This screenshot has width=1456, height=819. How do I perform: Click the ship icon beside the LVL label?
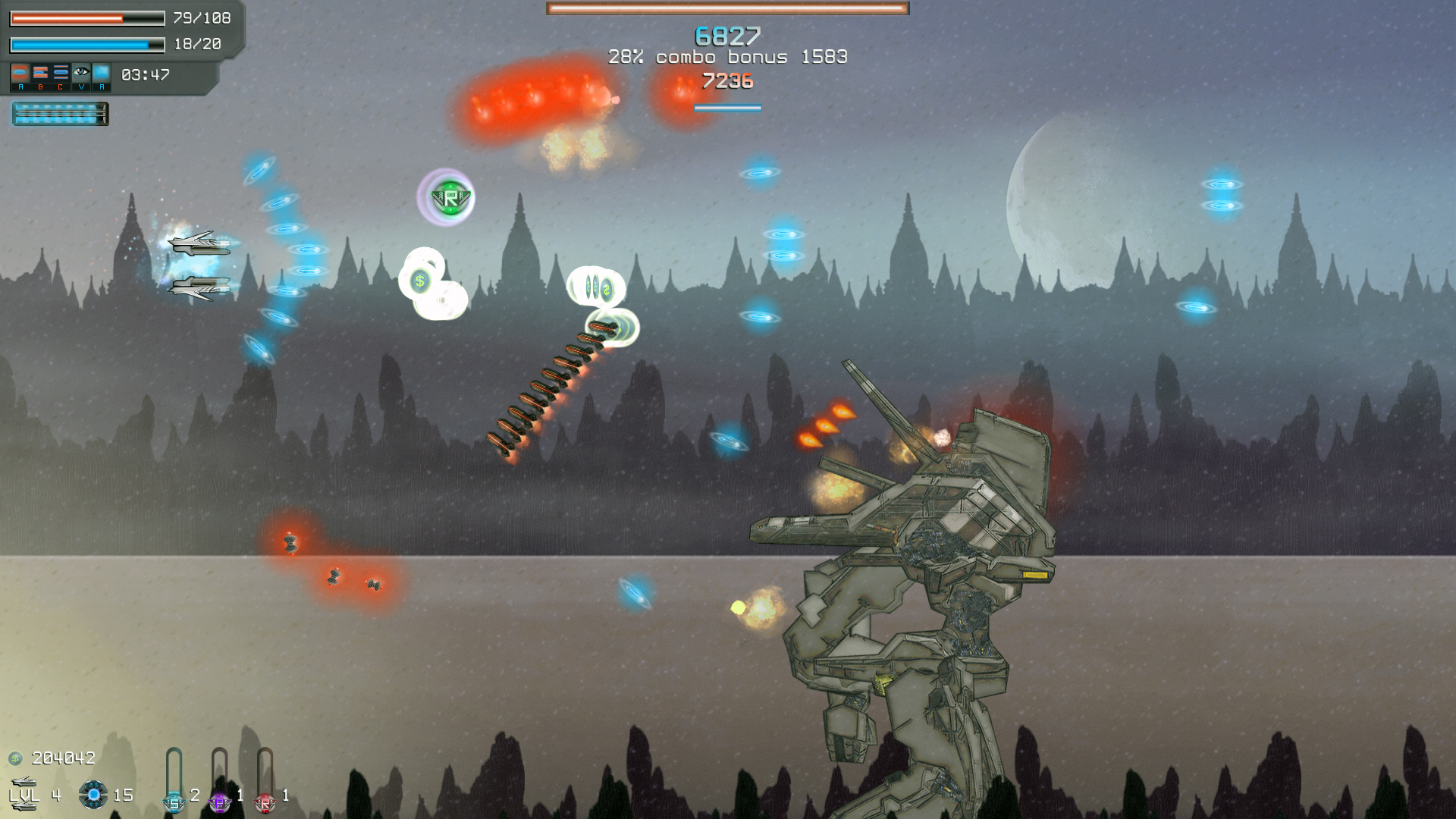coord(25,781)
